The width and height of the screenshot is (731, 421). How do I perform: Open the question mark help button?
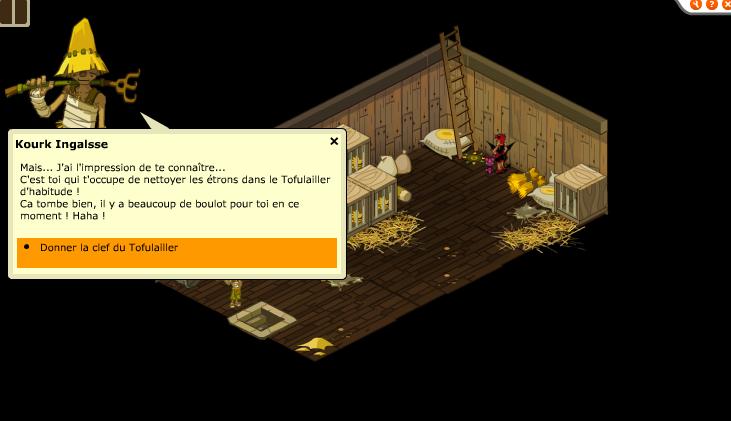pyautogui.click(x=711, y=4)
